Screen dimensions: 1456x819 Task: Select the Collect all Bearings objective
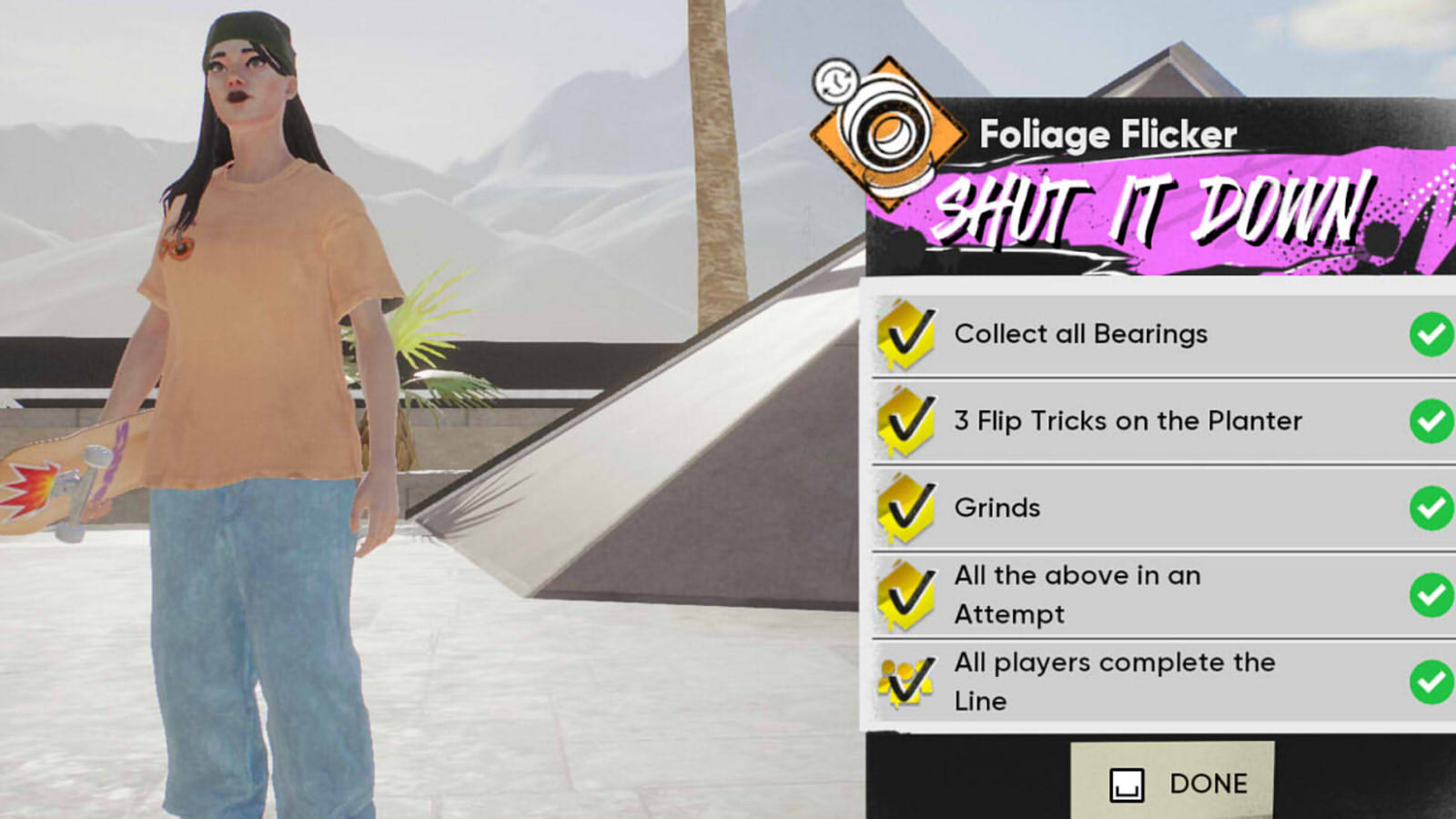1156,334
